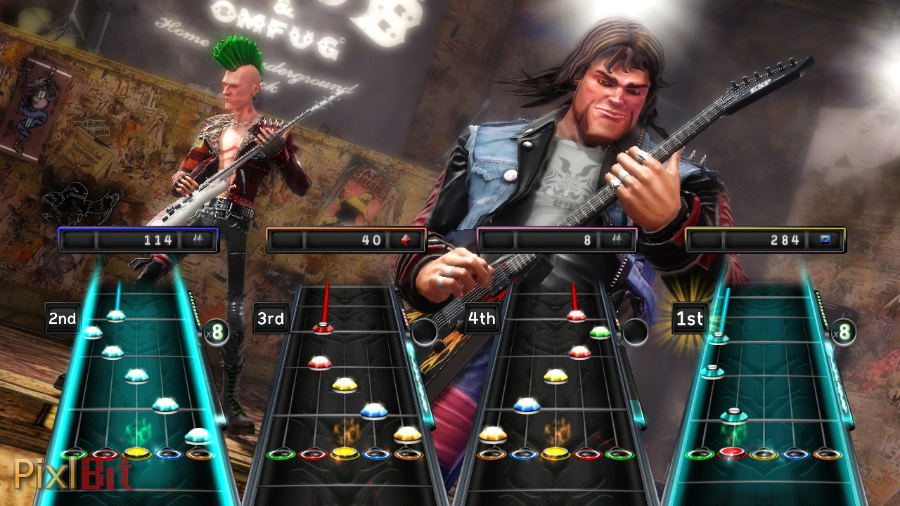The width and height of the screenshot is (900, 506).
Task: Select the 2nd place rank badge
Action: coord(62,318)
